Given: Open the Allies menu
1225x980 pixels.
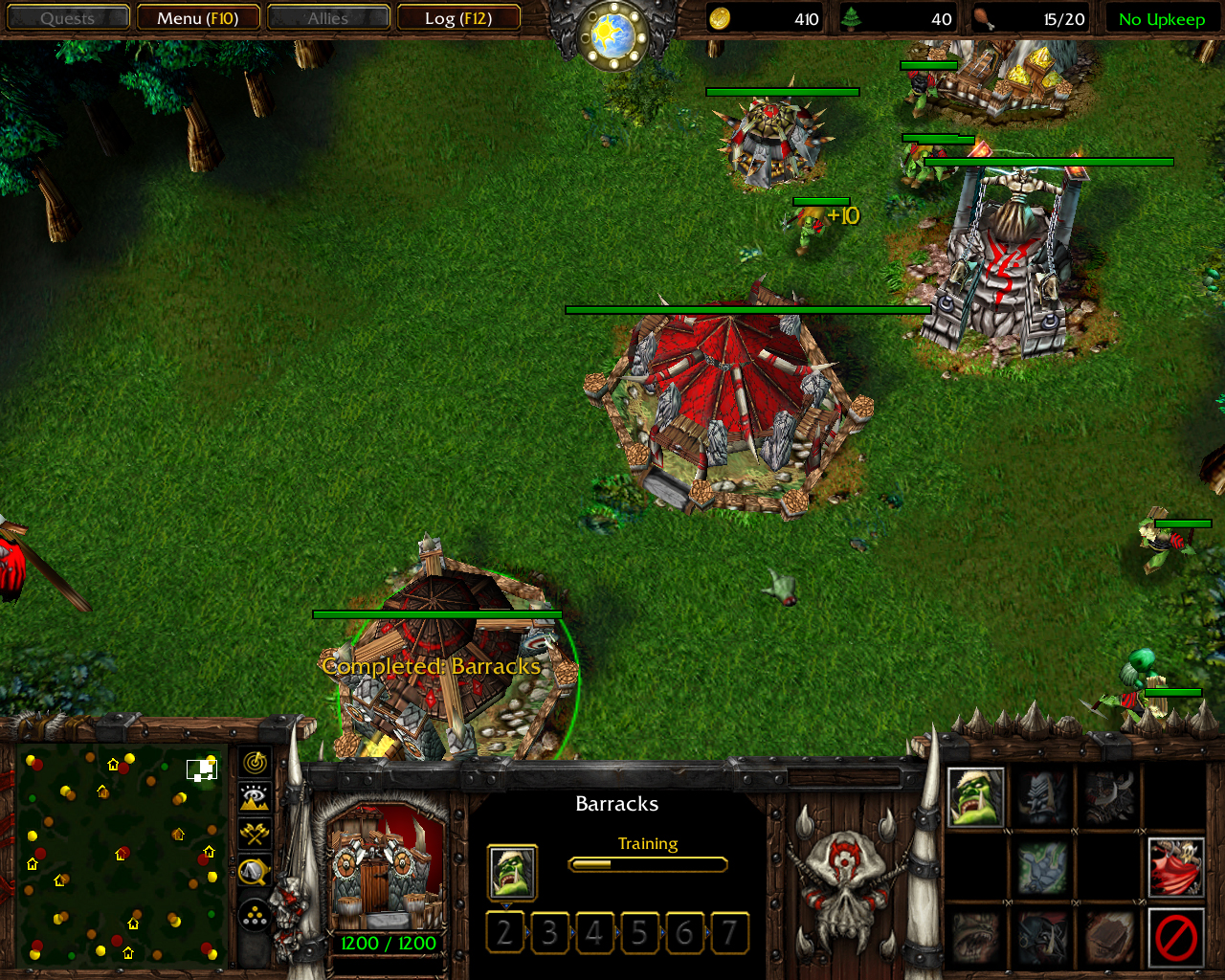Looking at the screenshot, I should [328, 18].
